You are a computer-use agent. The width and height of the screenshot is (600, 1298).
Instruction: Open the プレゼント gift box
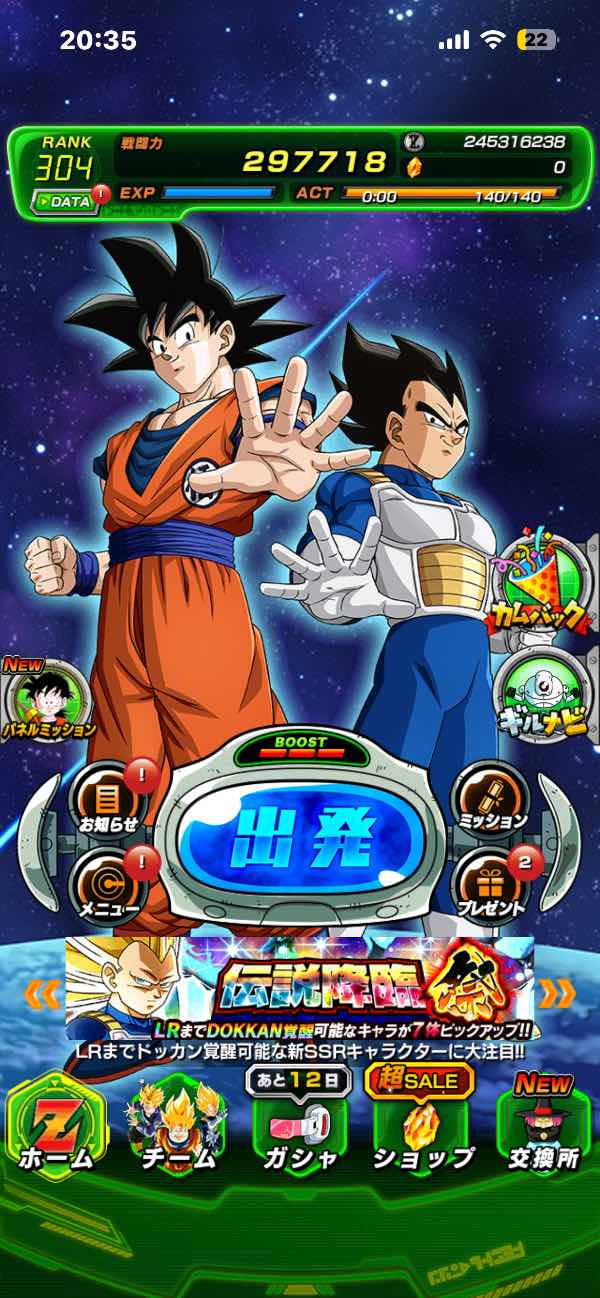[x=490, y=882]
